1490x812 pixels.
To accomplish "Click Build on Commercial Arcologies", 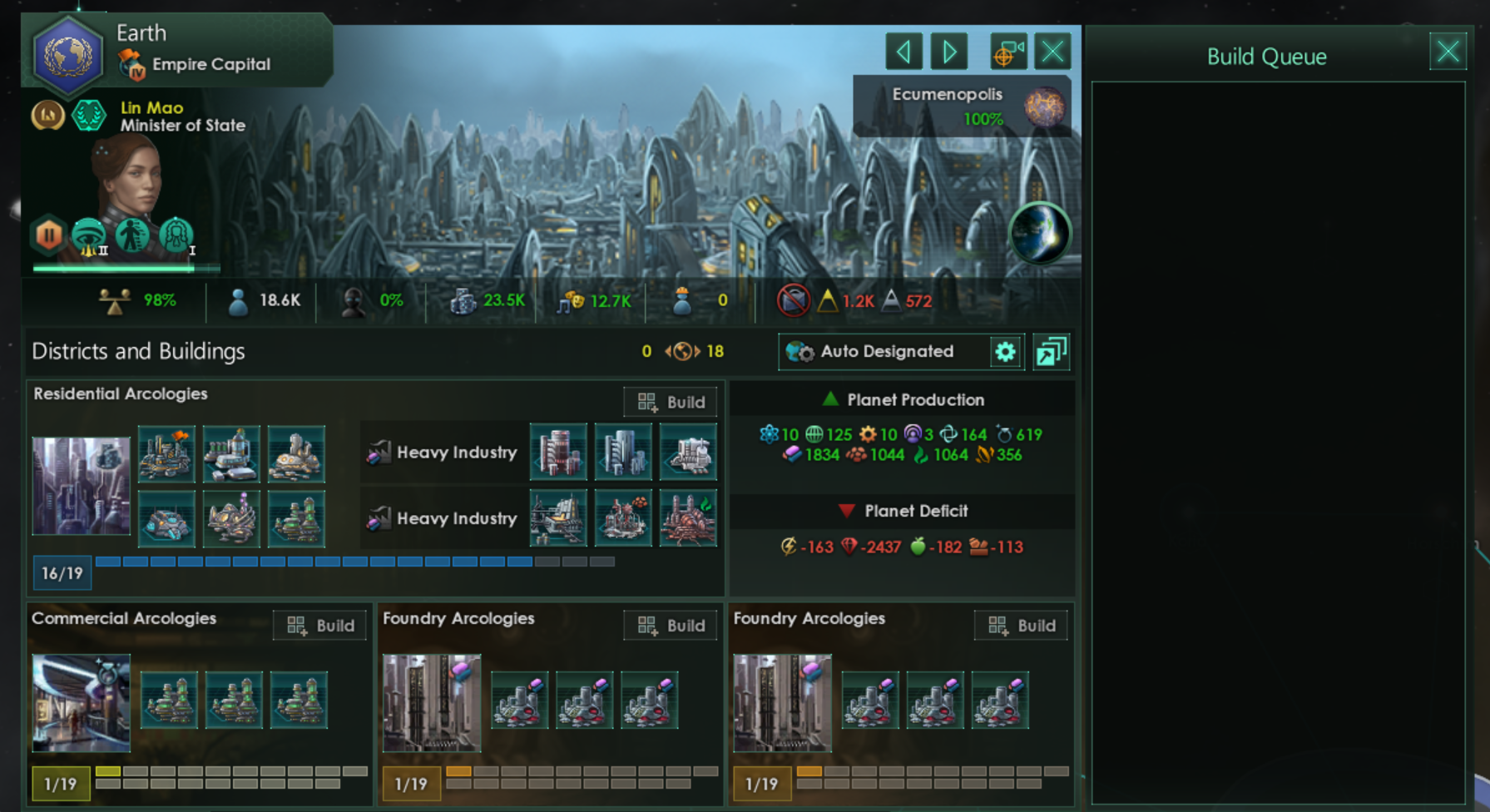I will [x=319, y=625].
